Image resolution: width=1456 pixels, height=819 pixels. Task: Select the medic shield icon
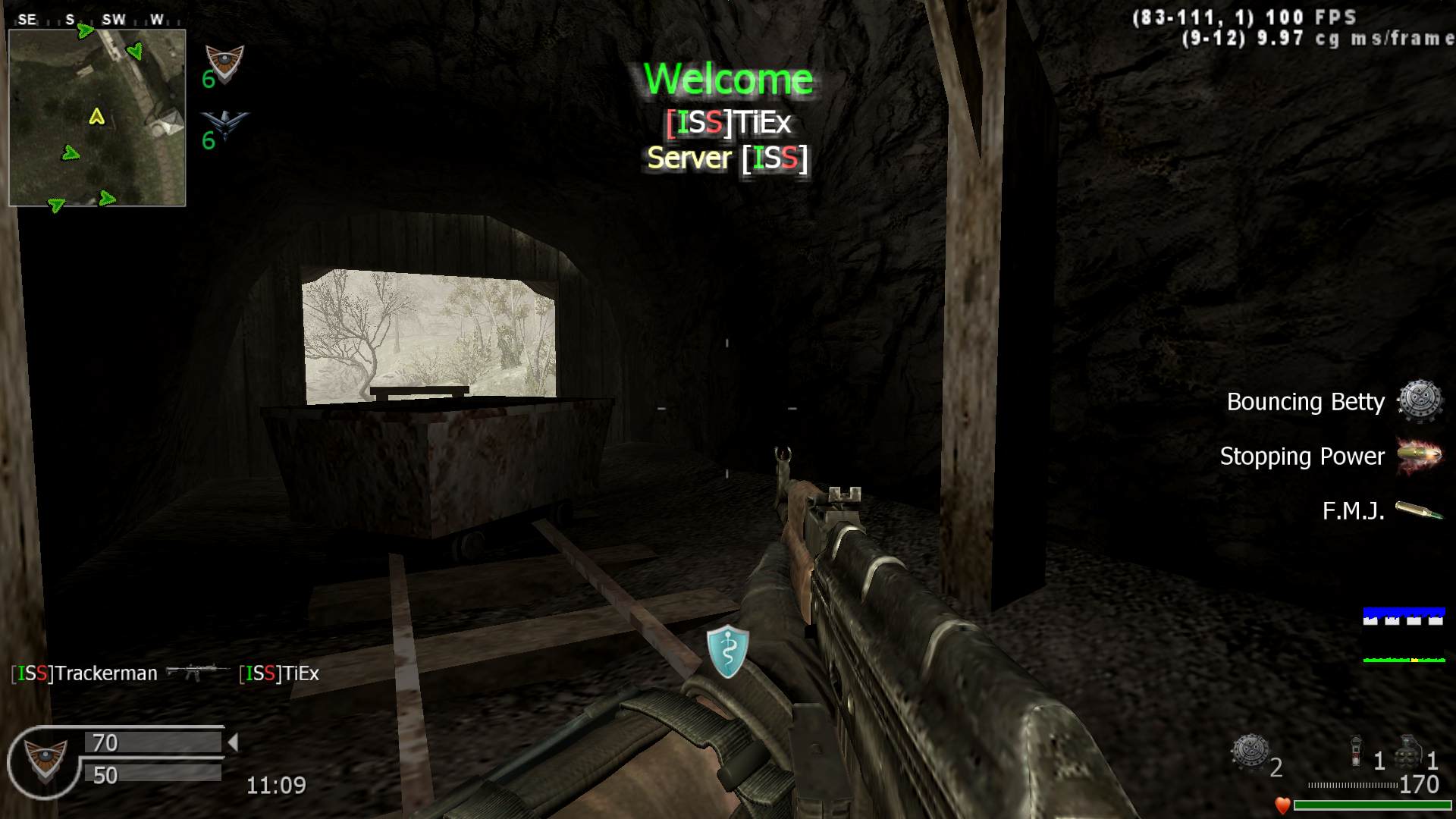point(727,651)
